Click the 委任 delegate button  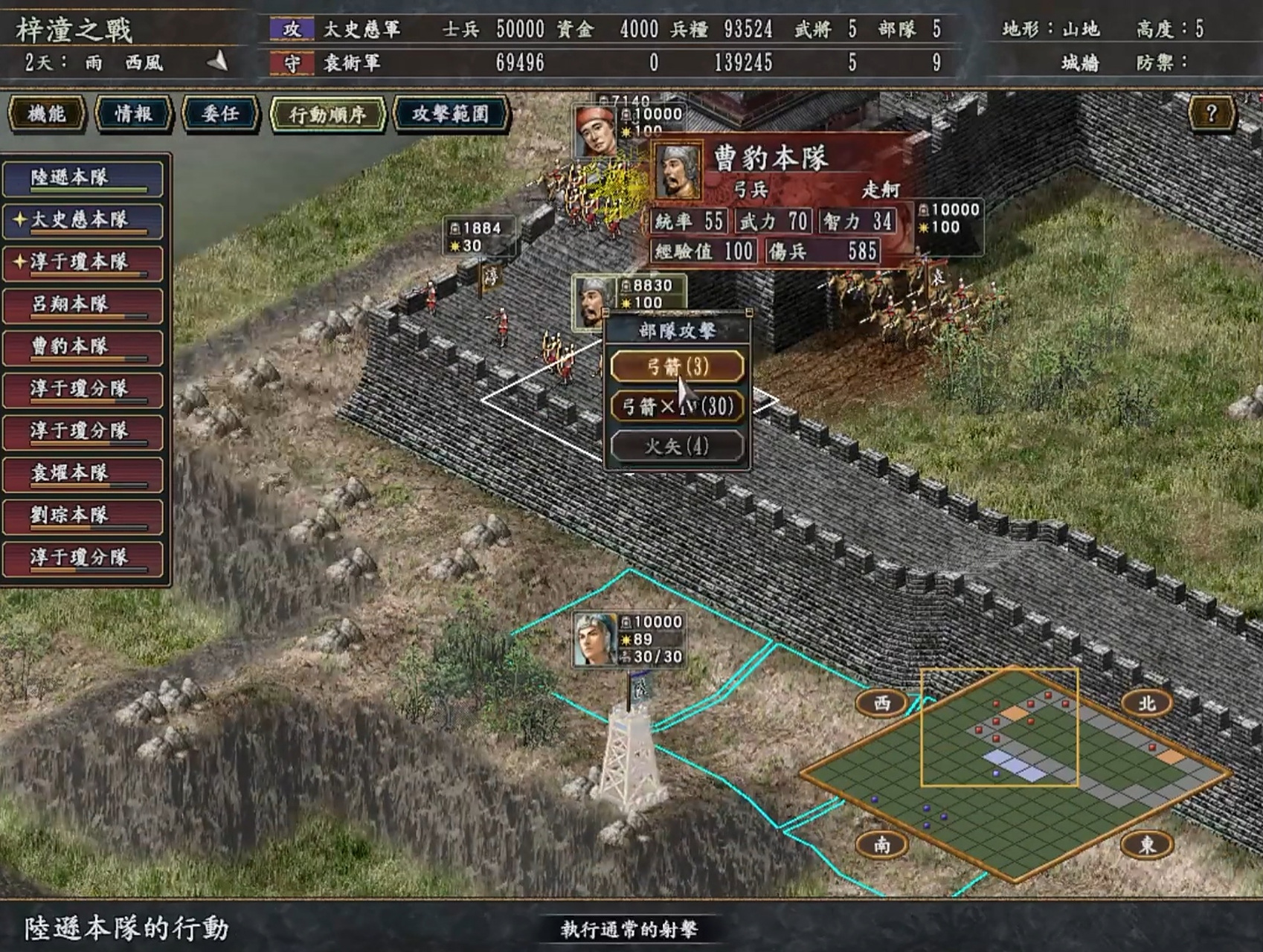[x=220, y=114]
